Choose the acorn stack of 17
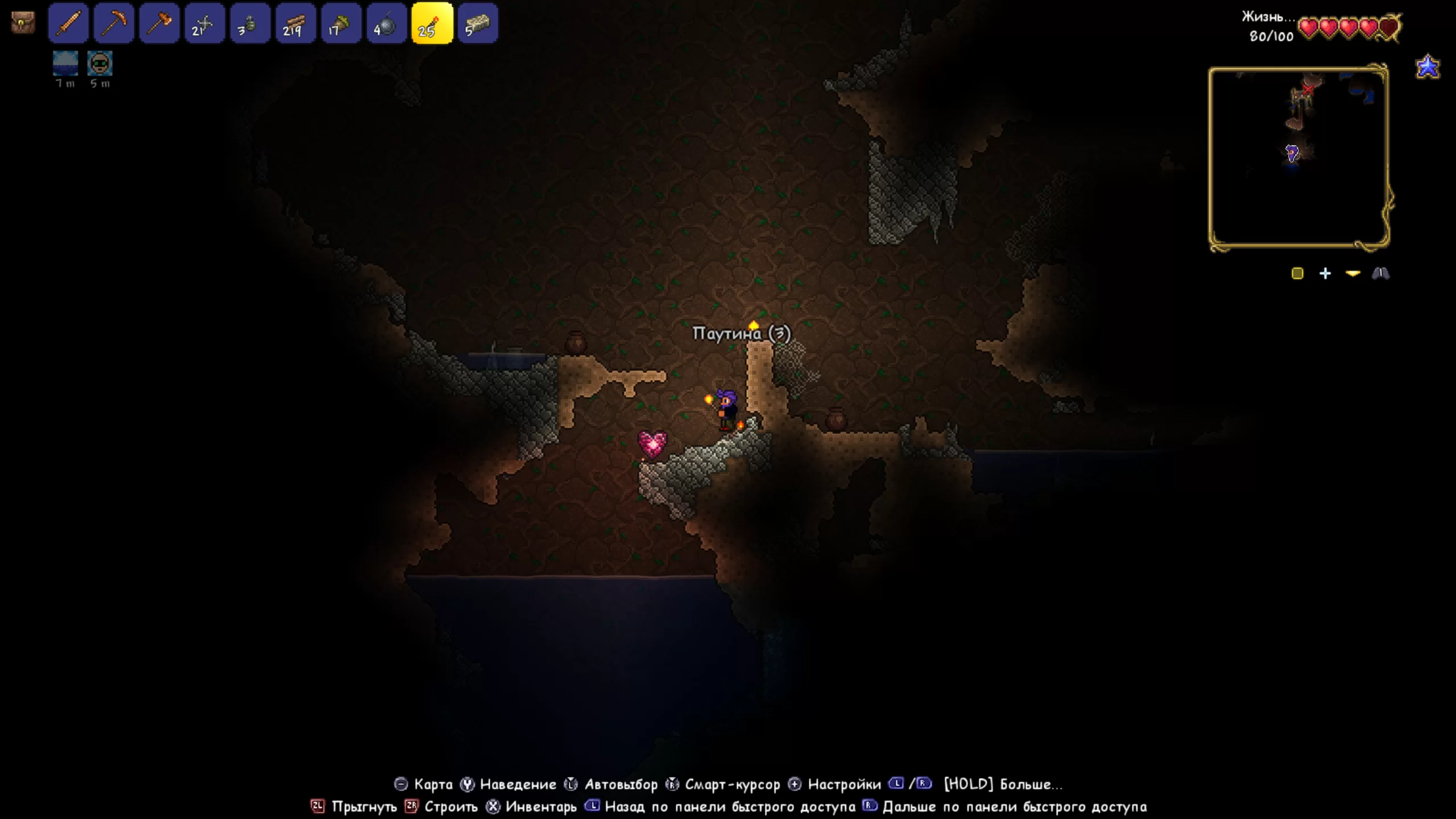Screen dimensions: 1456x819 [x=341, y=23]
